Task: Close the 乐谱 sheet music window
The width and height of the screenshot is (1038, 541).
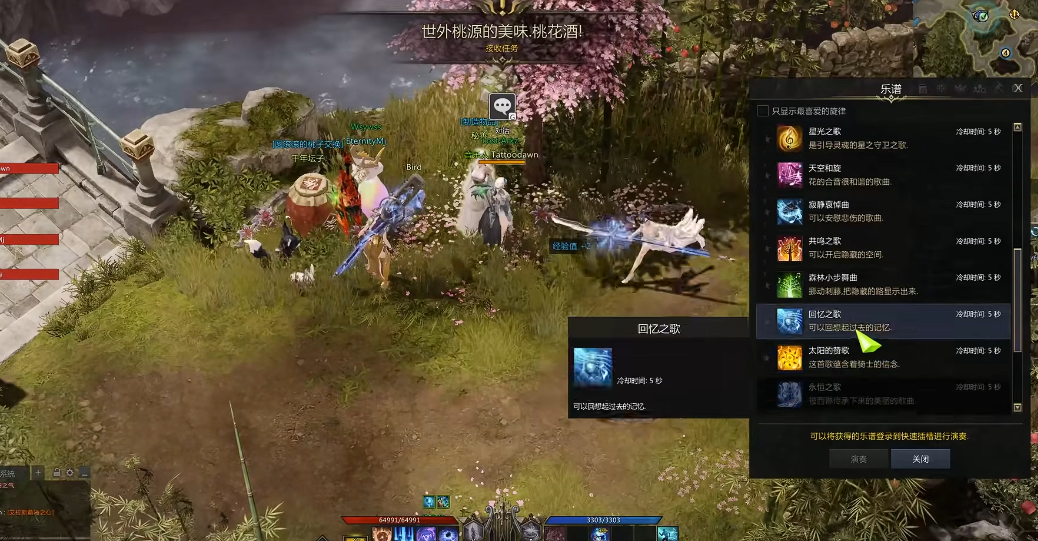Action: (x=1018, y=88)
